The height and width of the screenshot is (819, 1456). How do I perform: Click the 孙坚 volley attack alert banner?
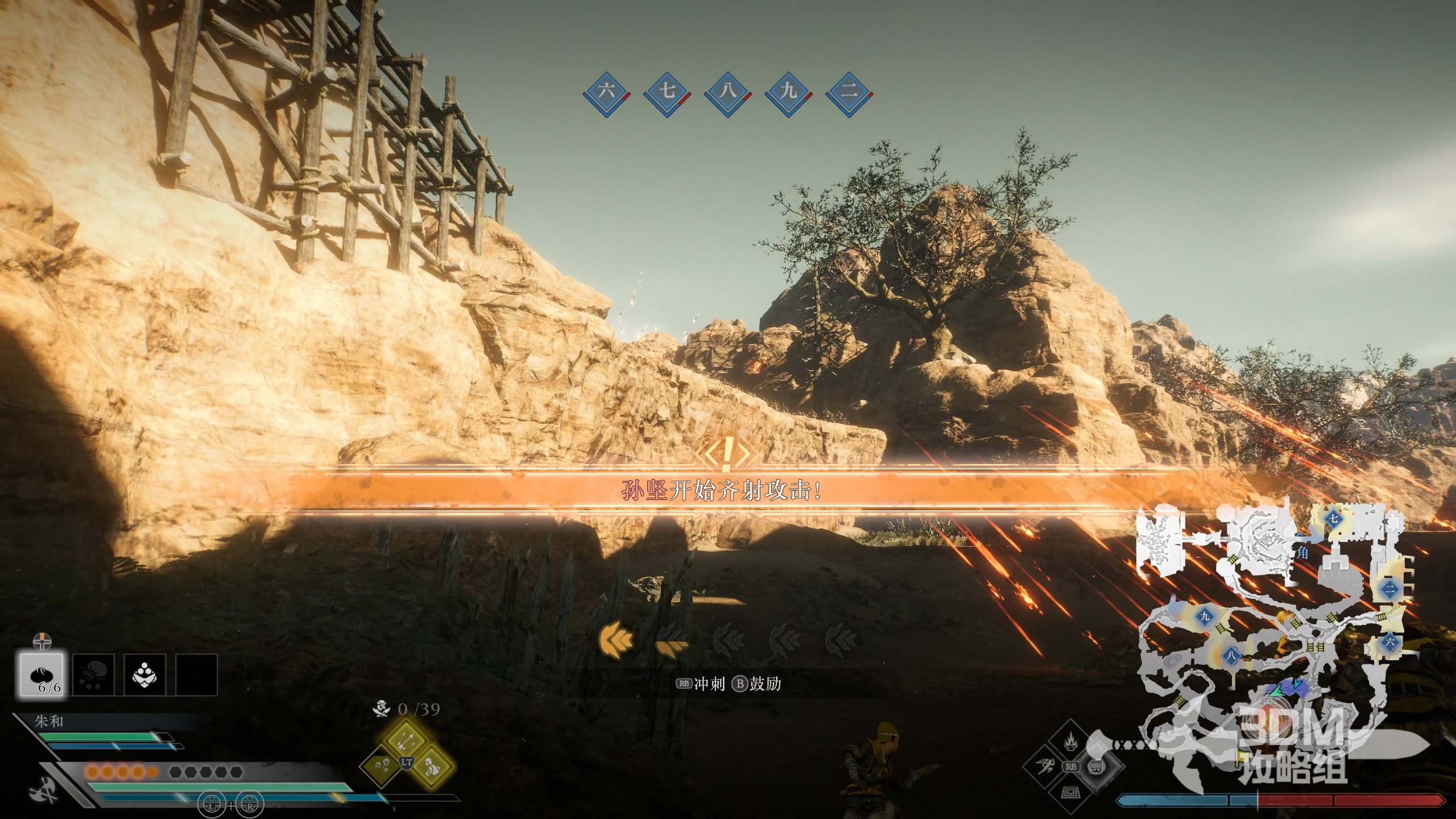click(x=722, y=490)
